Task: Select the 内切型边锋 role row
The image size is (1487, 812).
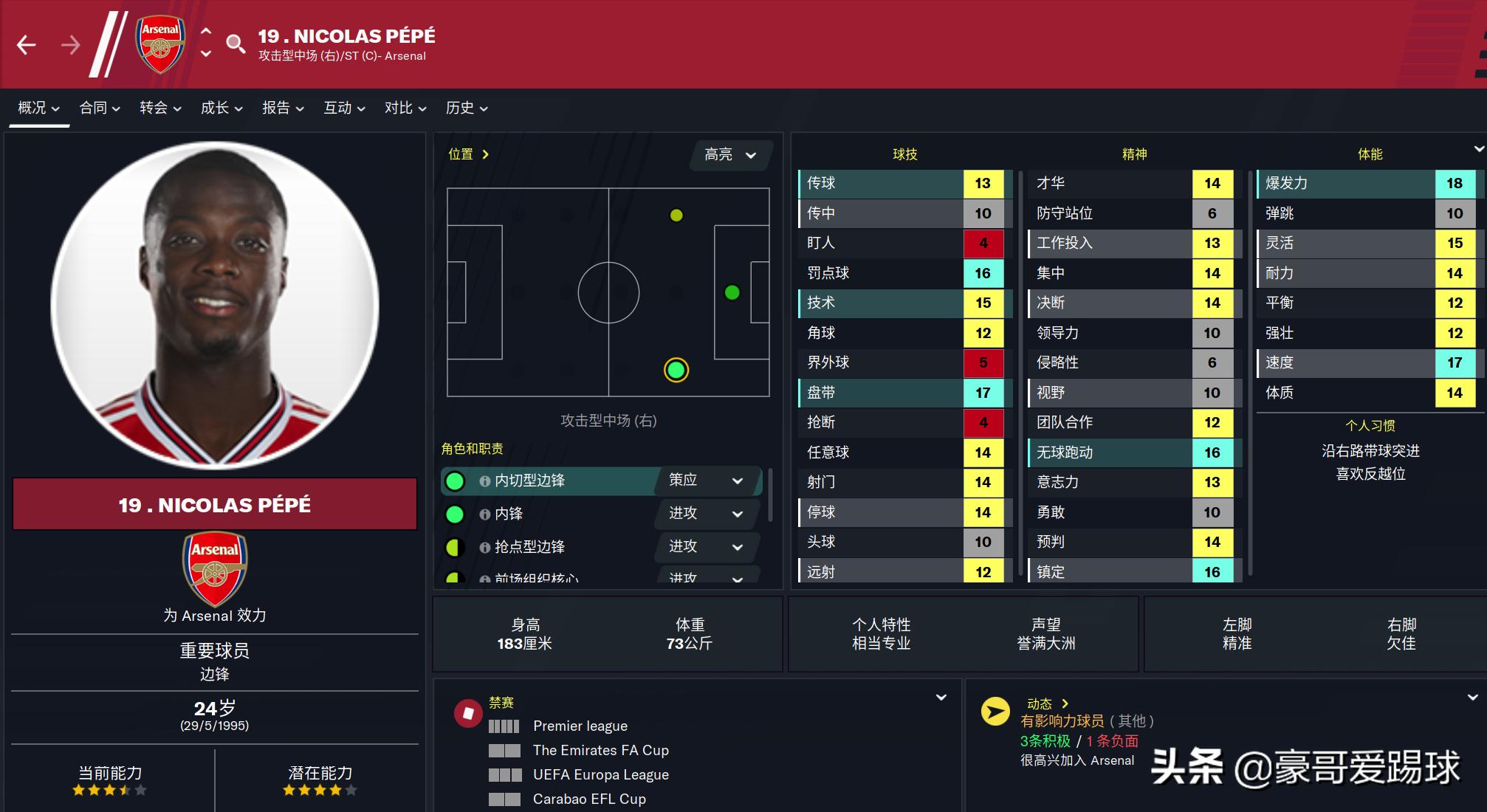Action: (x=546, y=481)
